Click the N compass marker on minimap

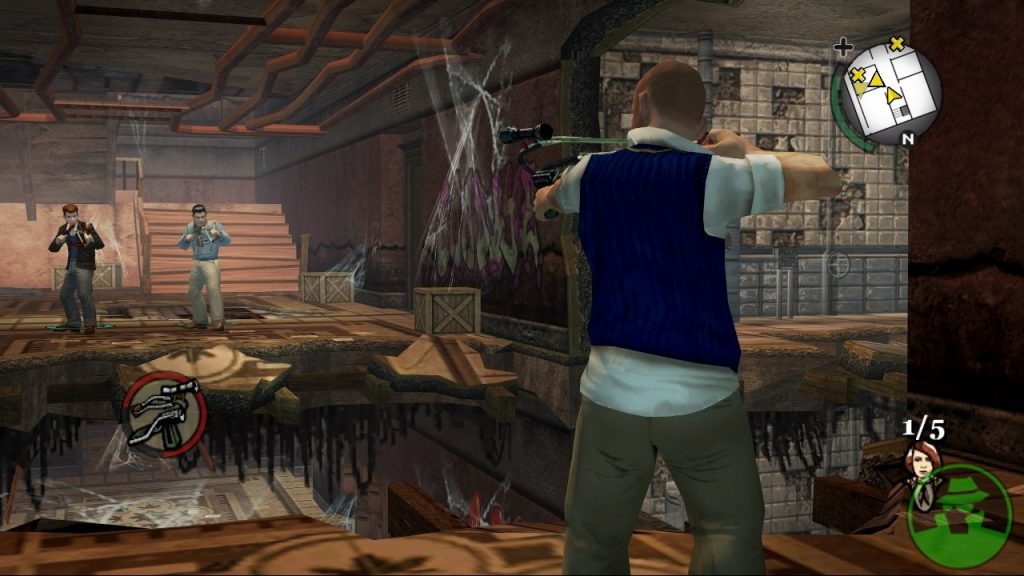[907, 139]
